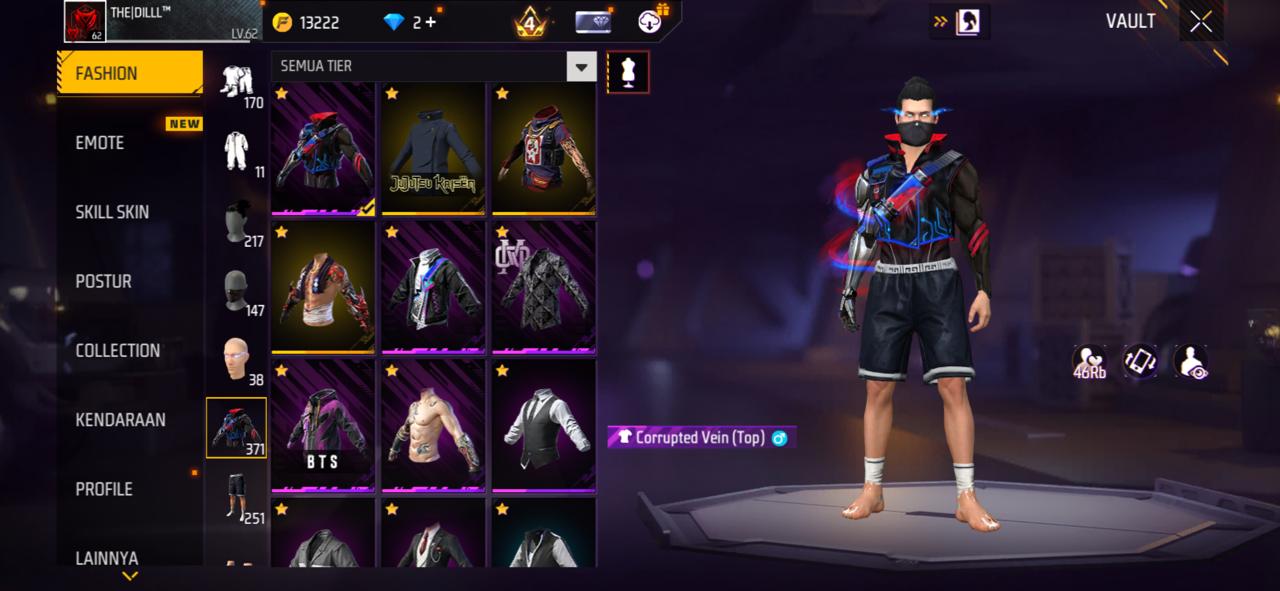This screenshot has width=1280, height=591.
Task: Select the Jujutsu Kaisen jacket
Action: pyautogui.click(x=433, y=149)
